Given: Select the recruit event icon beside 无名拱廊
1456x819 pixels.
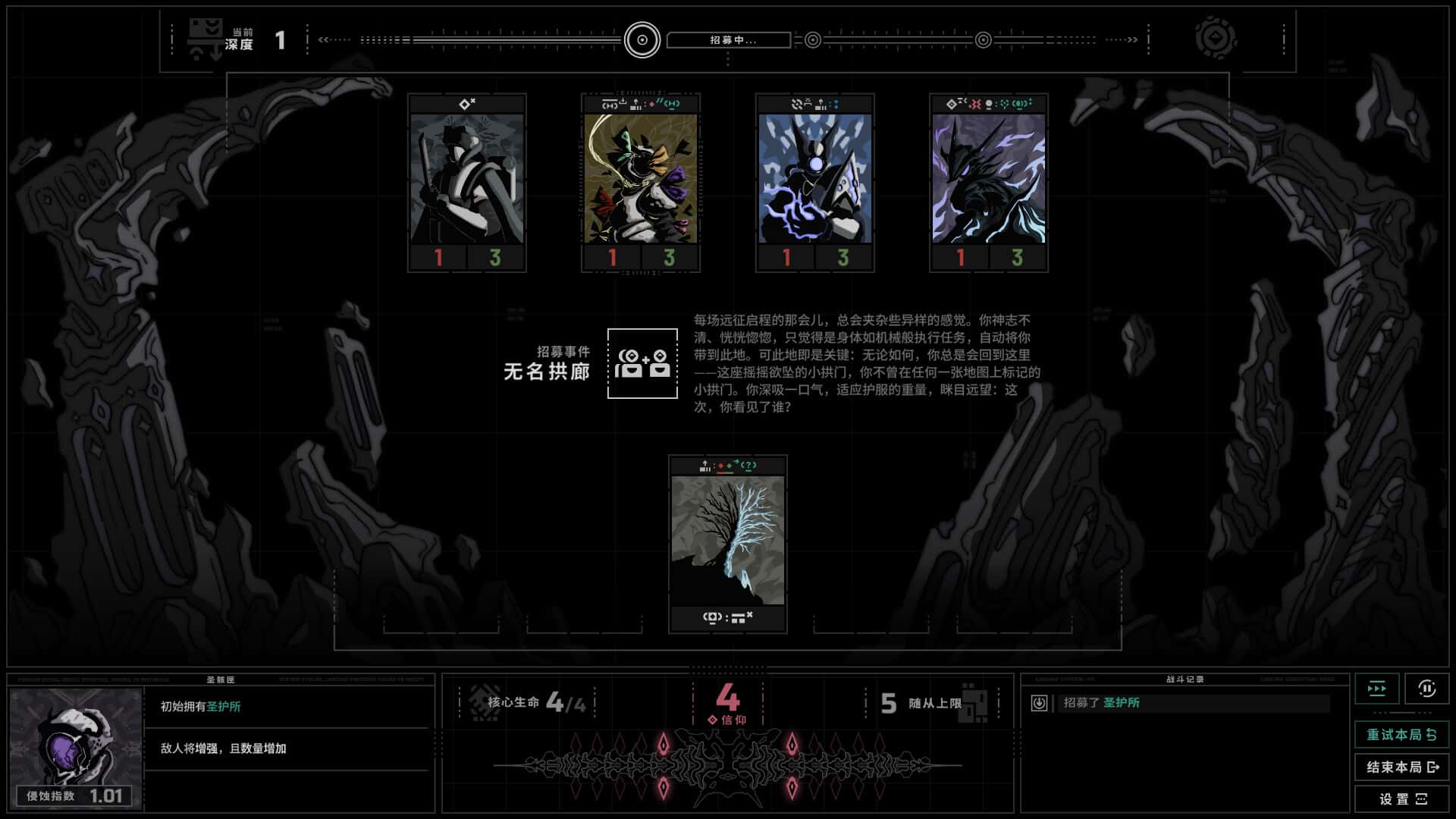Looking at the screenshot, I should (x=642, y=364).
